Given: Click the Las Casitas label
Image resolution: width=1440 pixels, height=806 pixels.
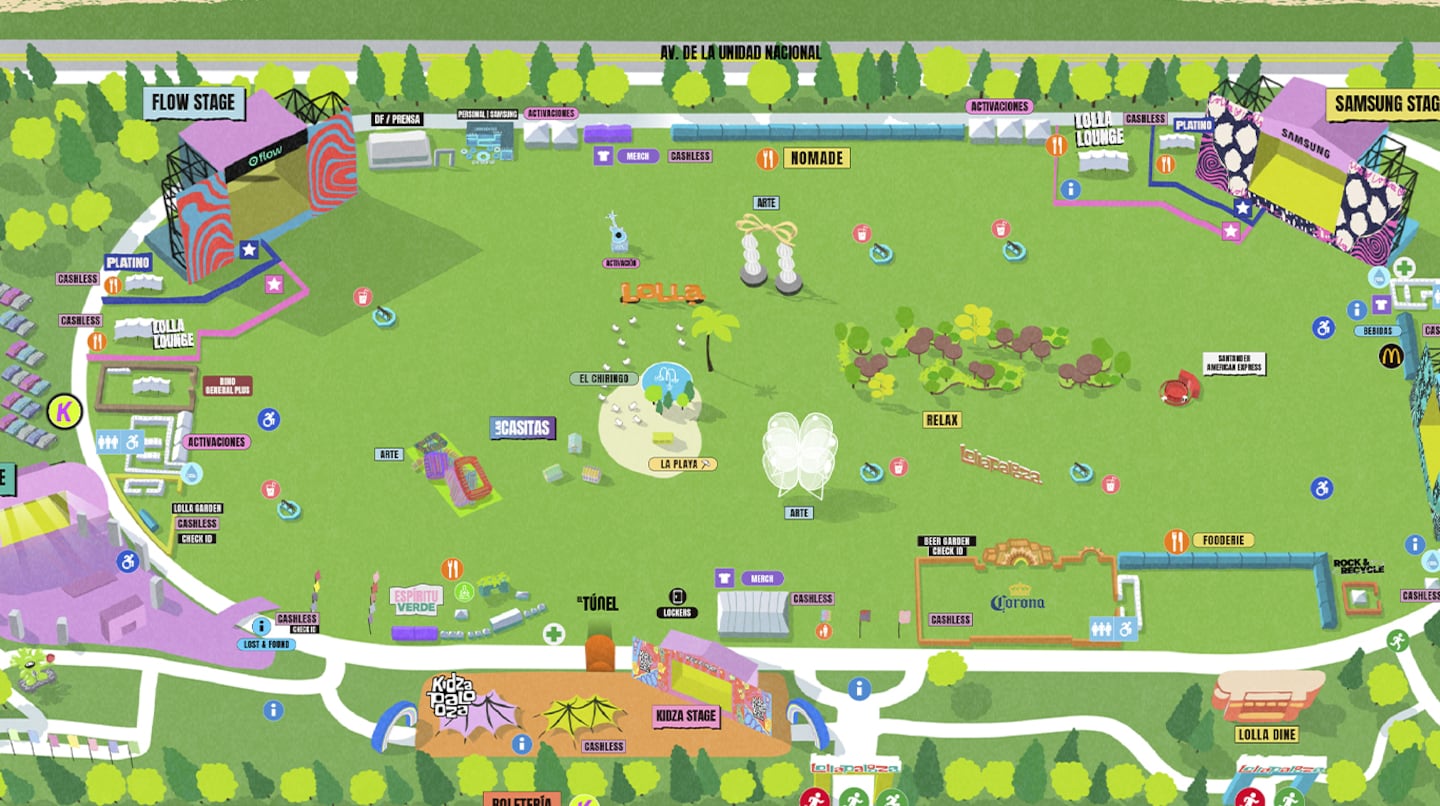Looking at the screenshot, I should (x=523, y=428).
